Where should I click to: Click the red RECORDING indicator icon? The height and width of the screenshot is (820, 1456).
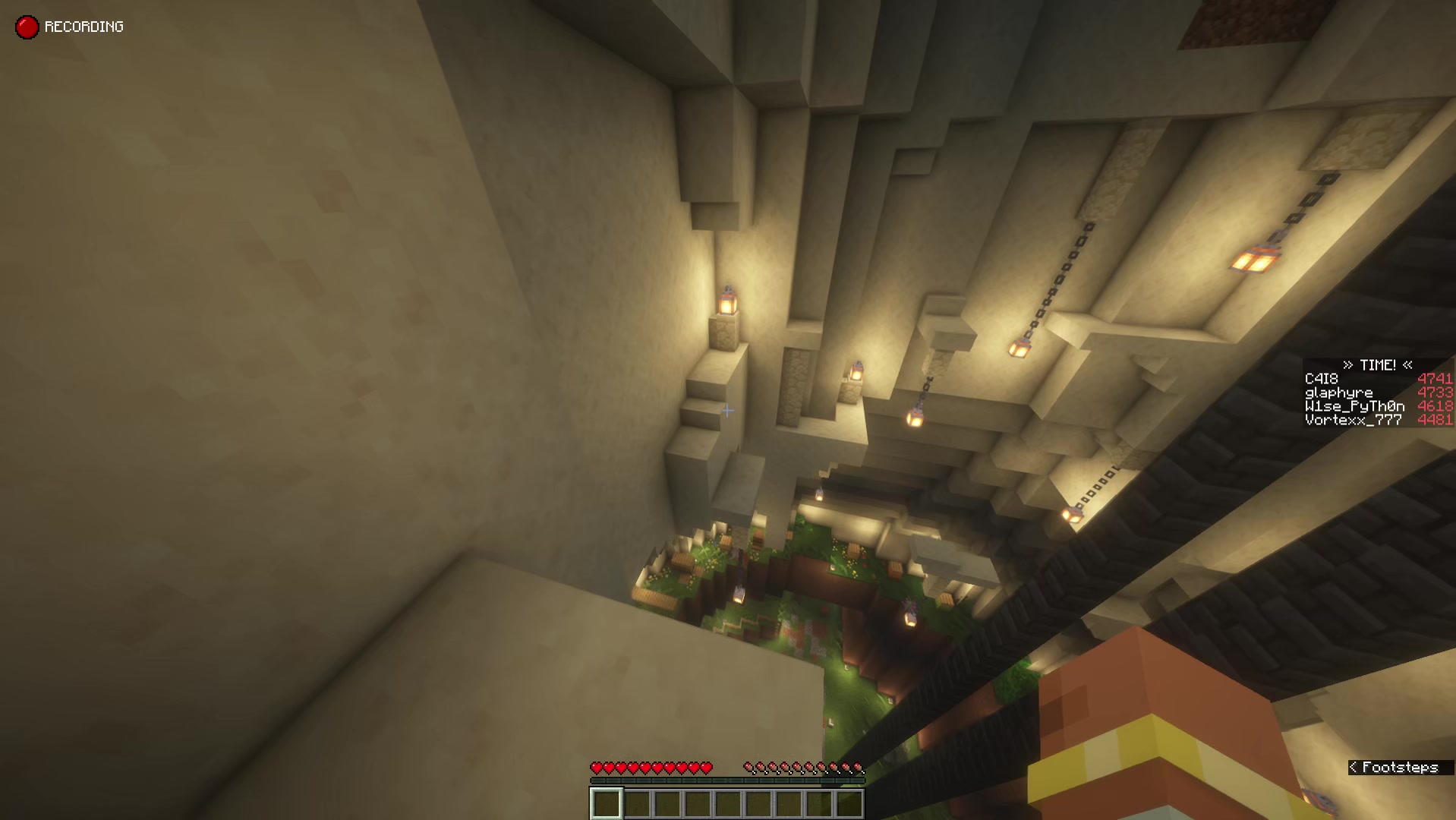(x=27, y=27)
